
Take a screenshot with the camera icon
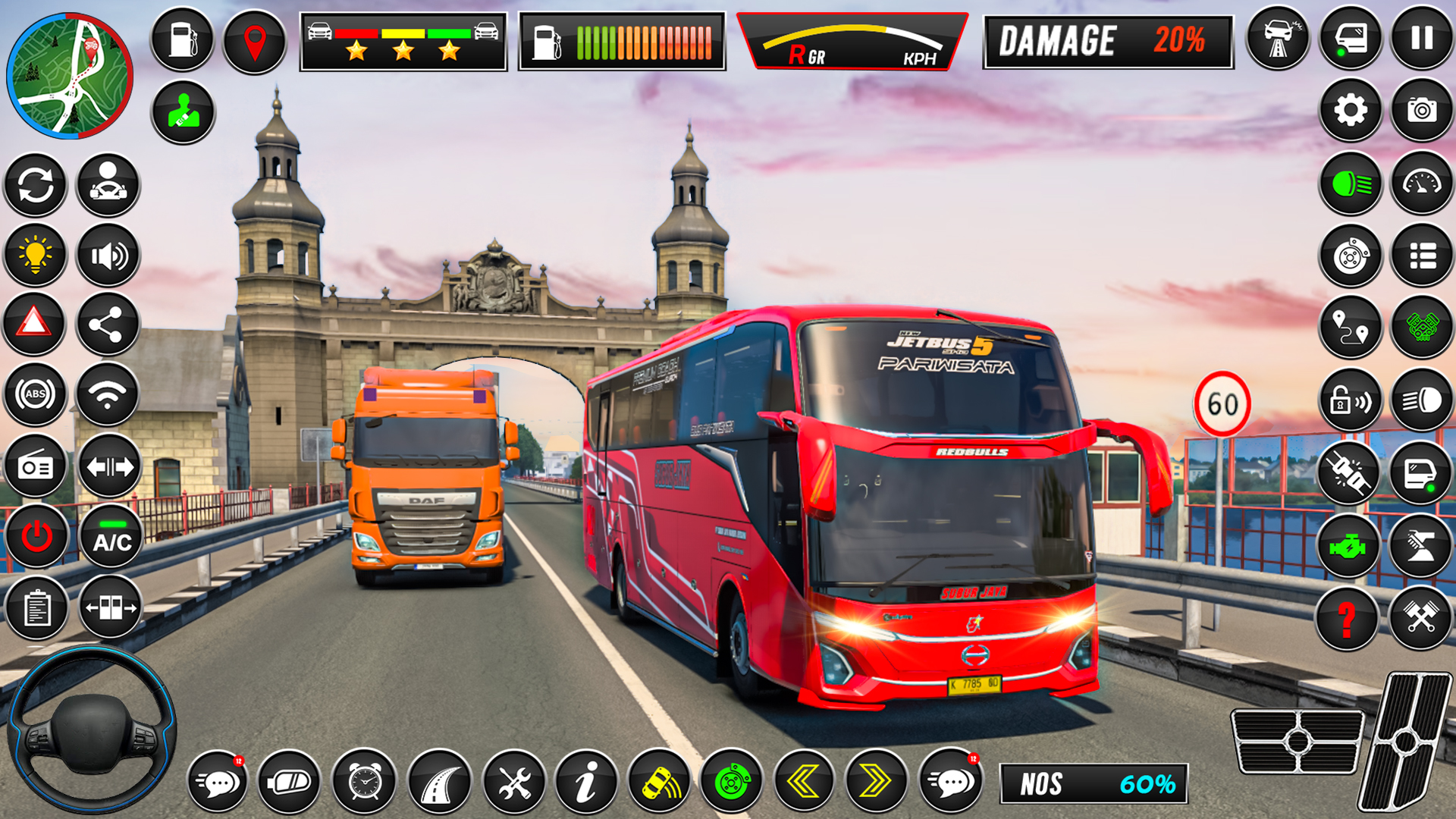1422,111
